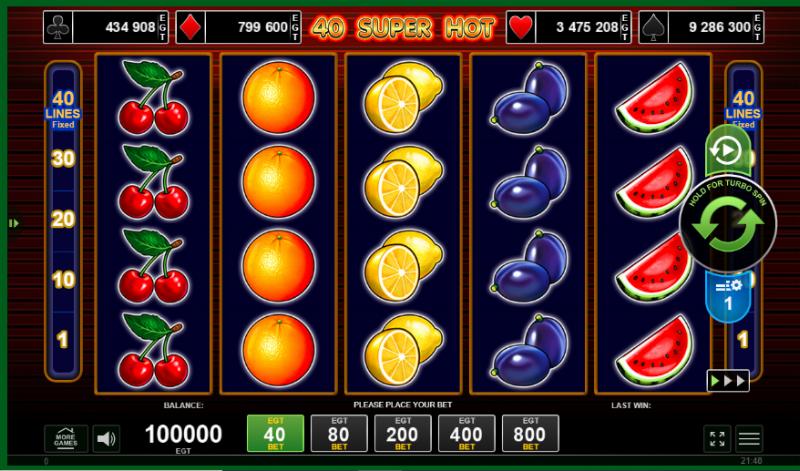This screenshot has width=800, height=471.
Task: Place the 200 EGT bet
Action: [x=403, y=433]
